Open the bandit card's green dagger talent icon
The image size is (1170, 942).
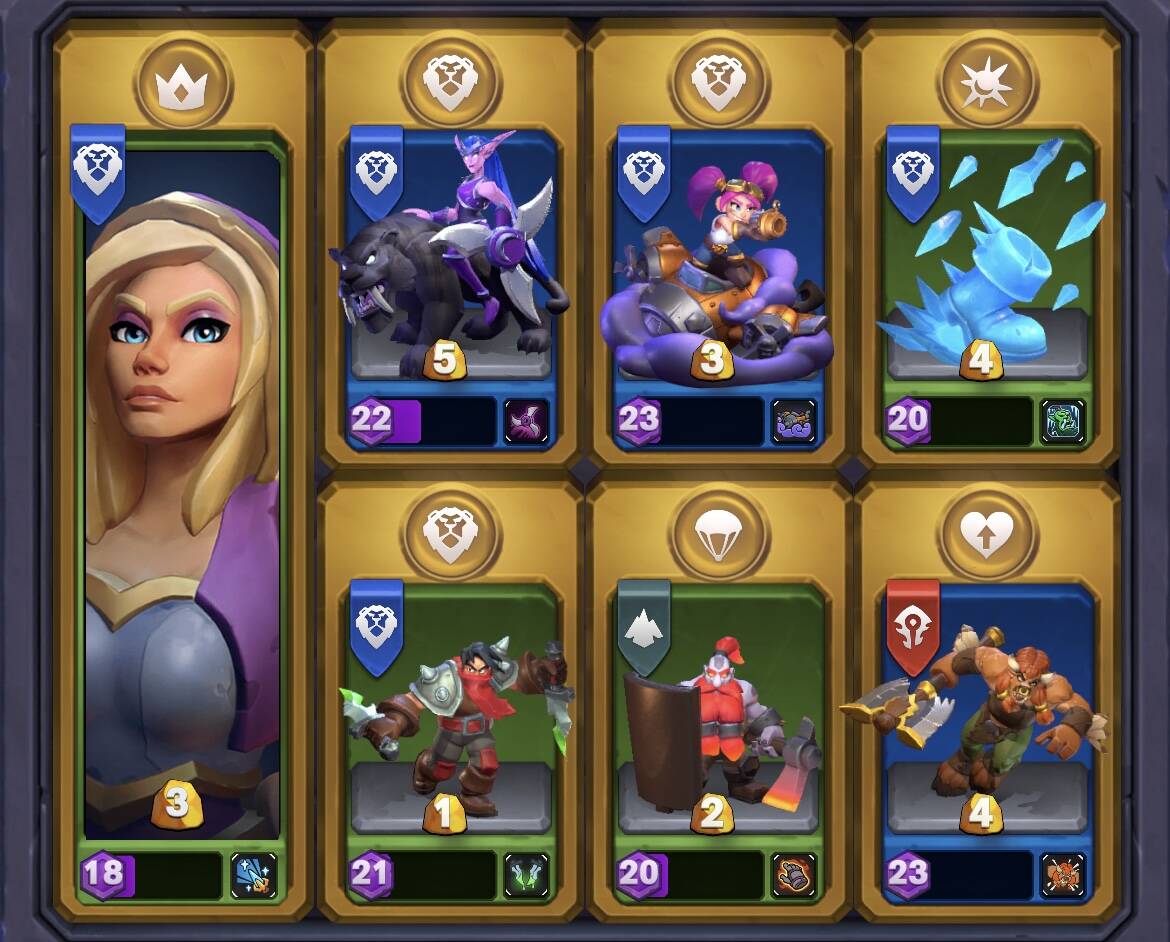(526, 874)
